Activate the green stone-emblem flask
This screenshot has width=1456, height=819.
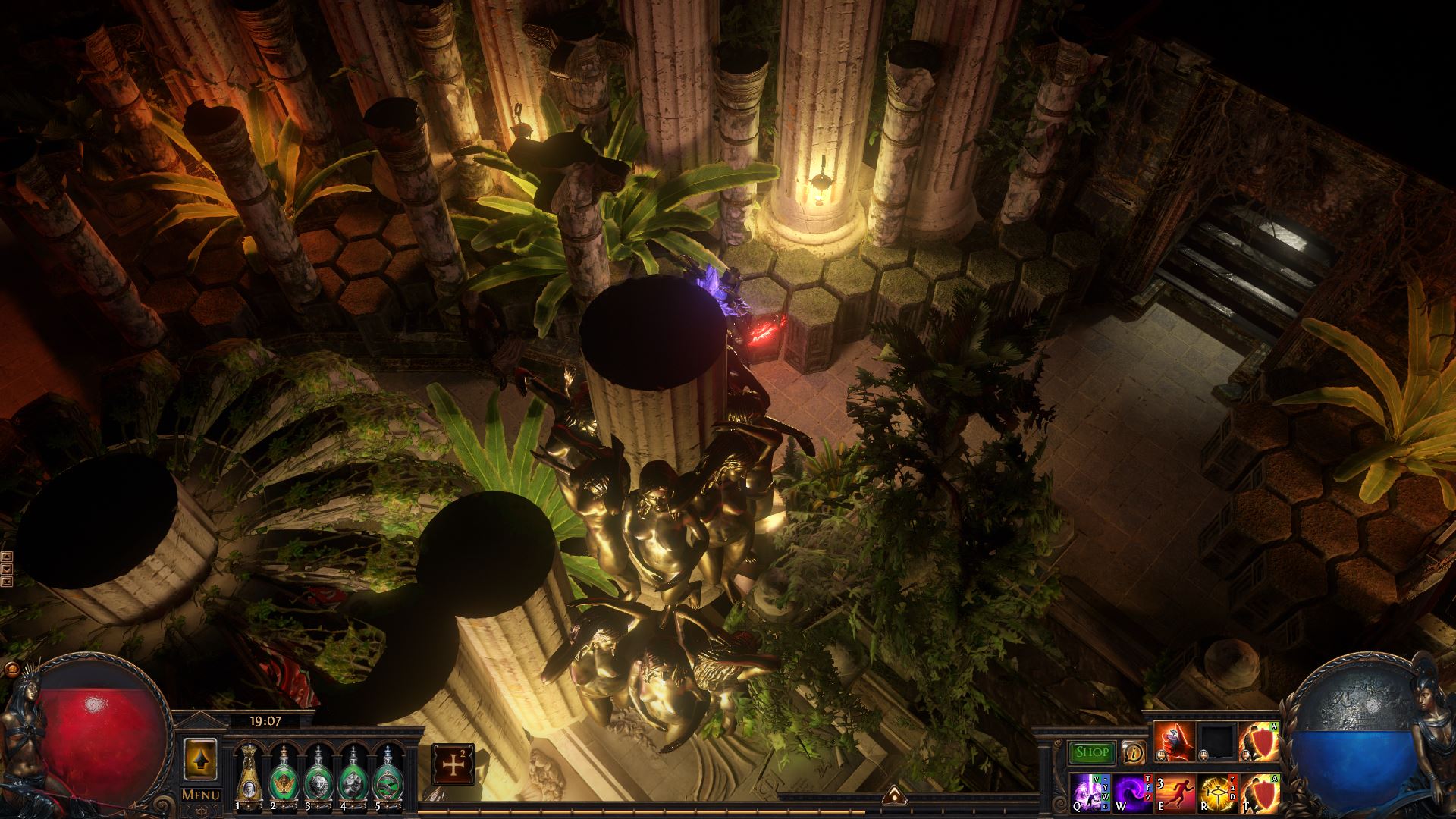[352, 775]
